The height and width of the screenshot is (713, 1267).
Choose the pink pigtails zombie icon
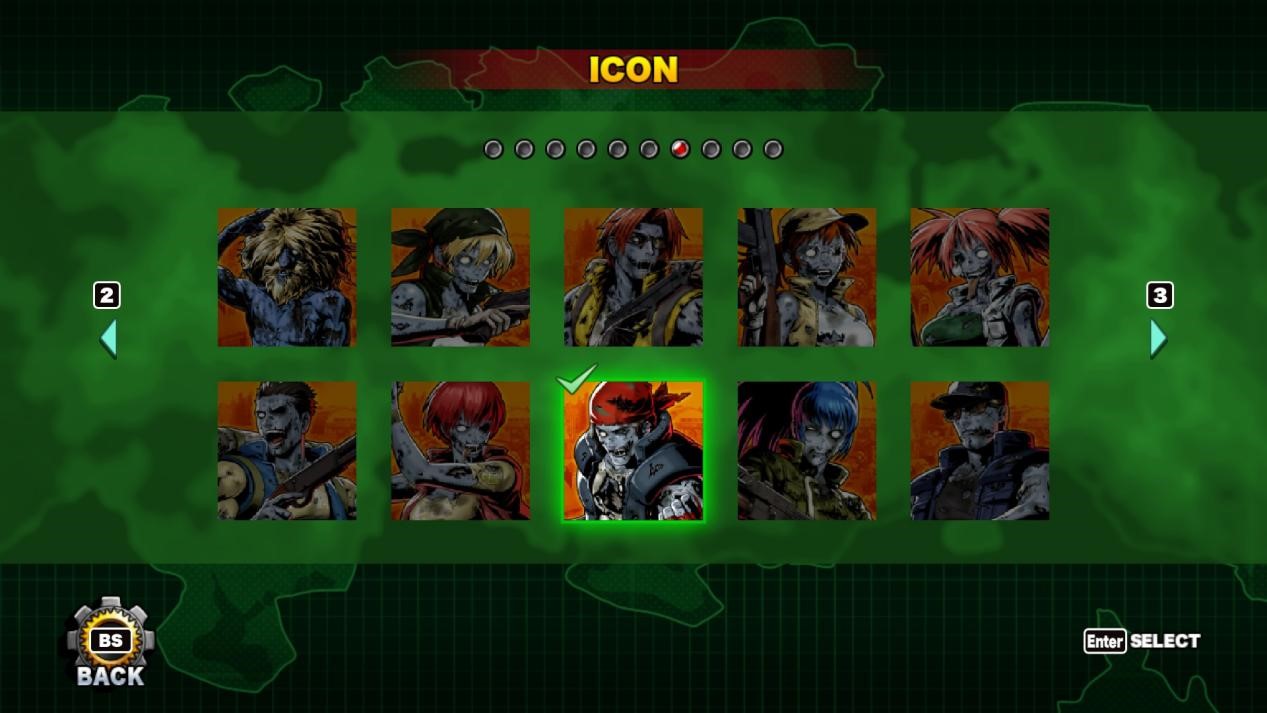(980, 277)
